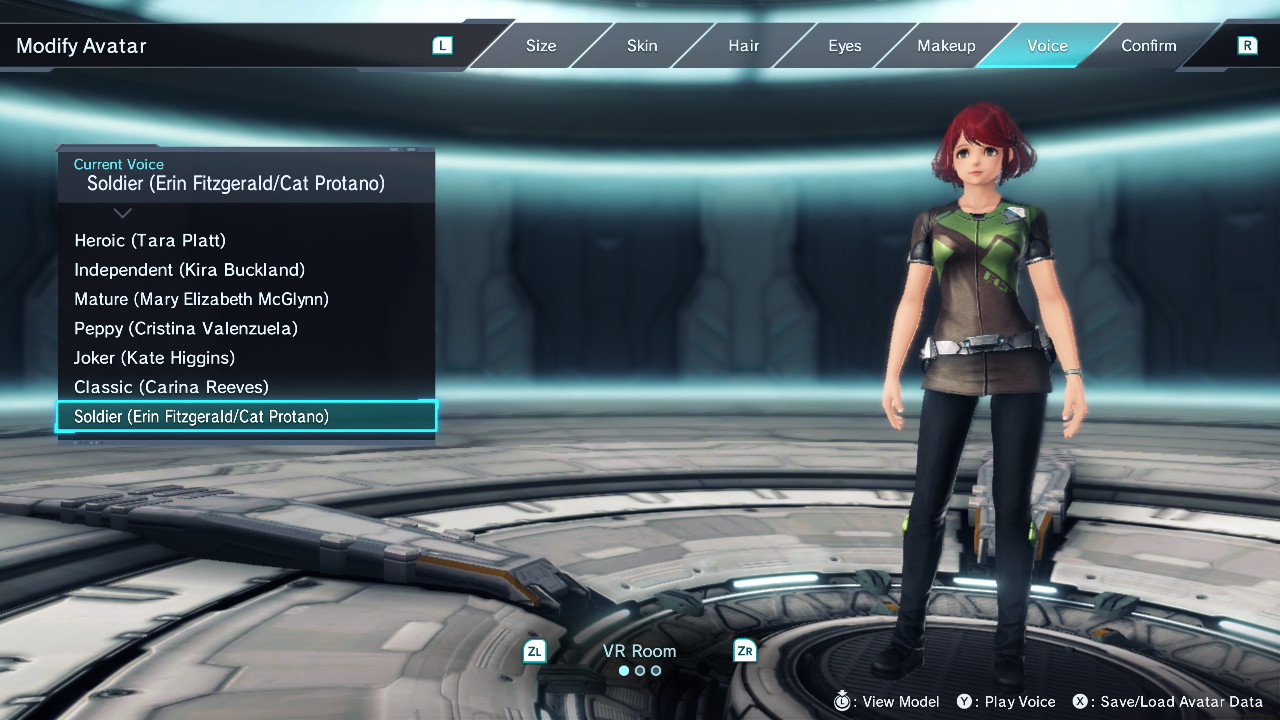Pick the Classic (Carina Reeves) voice
Image resolution: width=1280 pixels, height=720 pixels.
point(171,387)
